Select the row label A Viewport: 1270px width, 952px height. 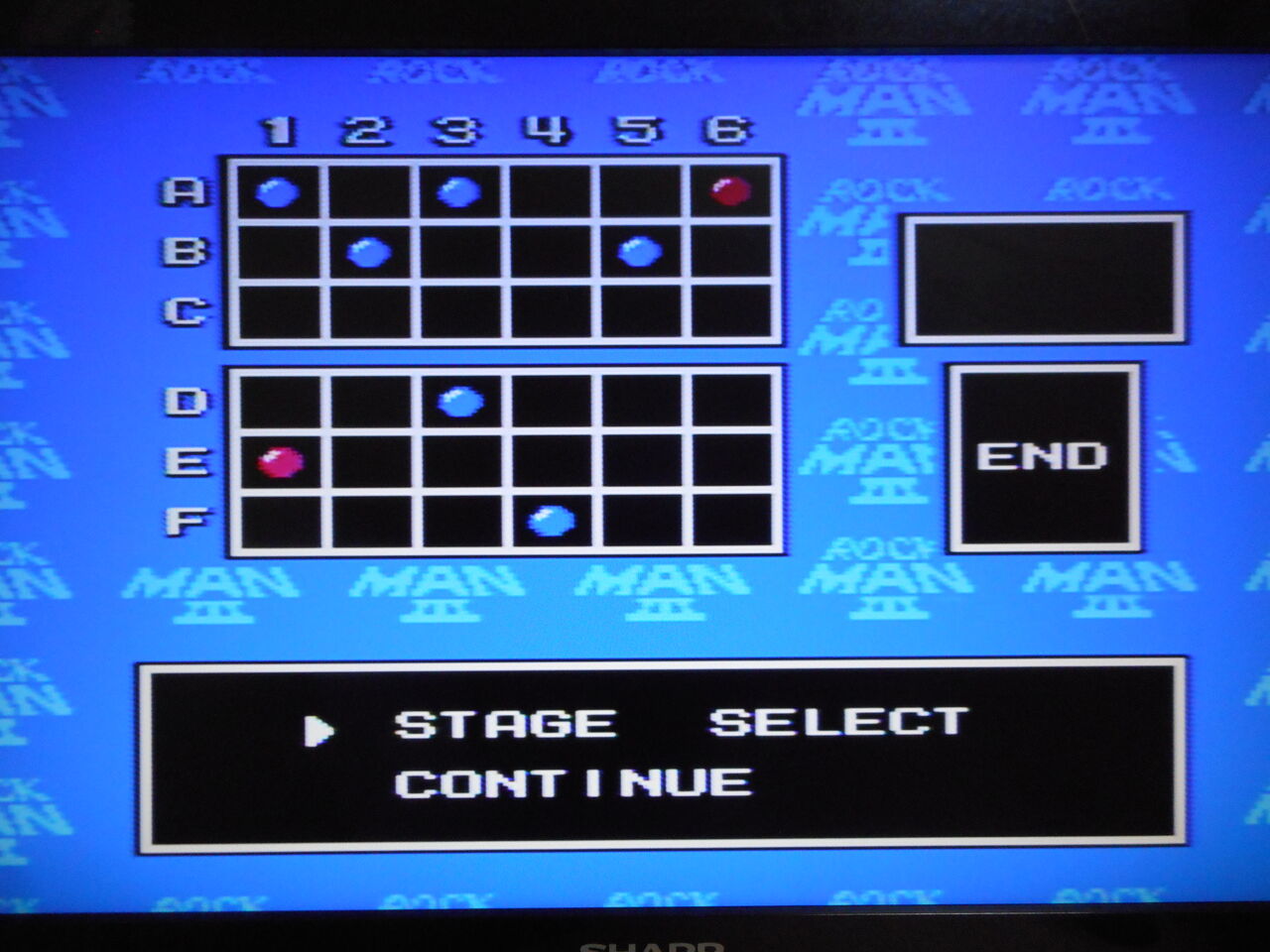click(x=183, y=191)
